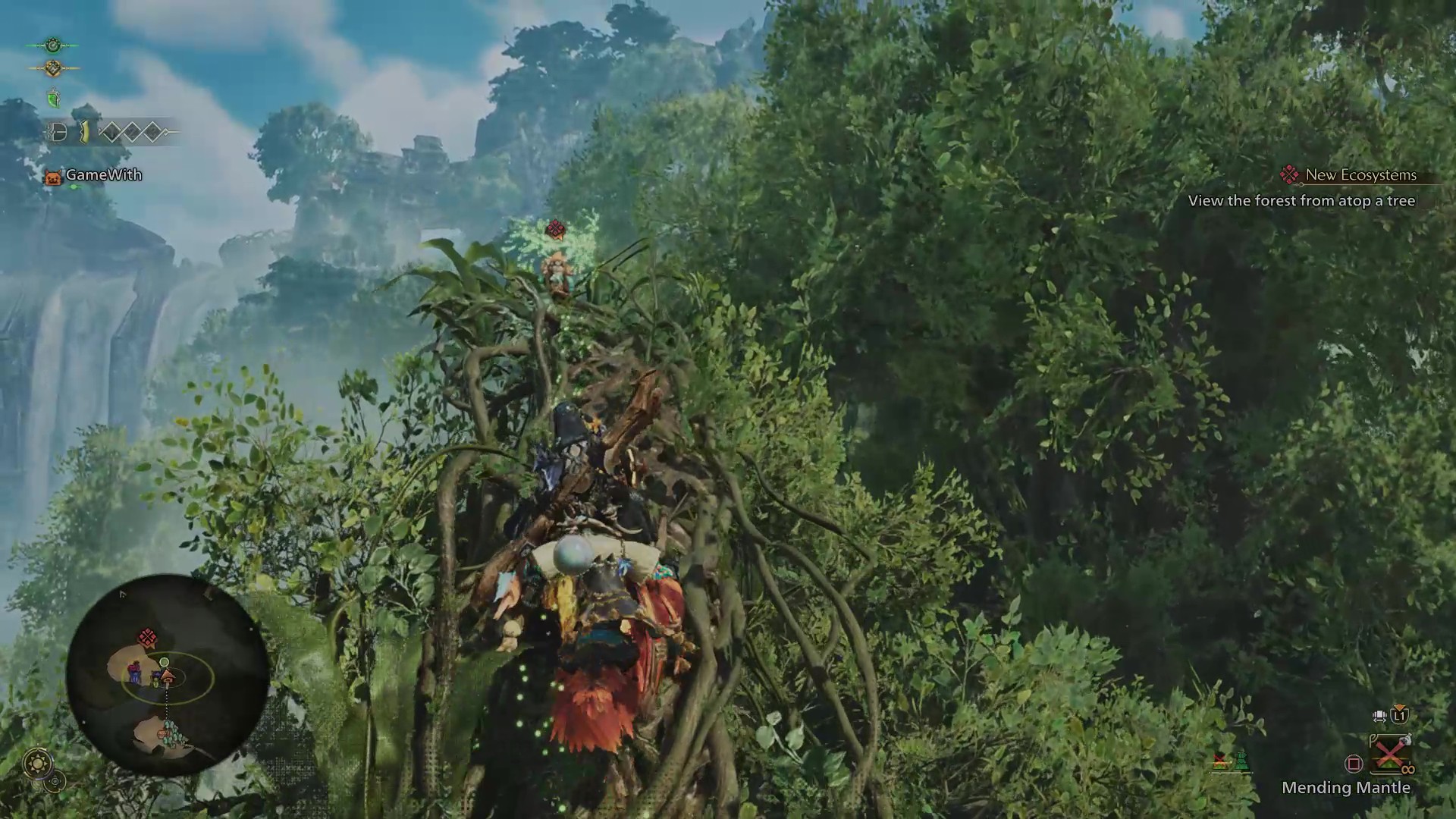Toggle the Square button mantle action
1456x819 pixels.
click(1354, 763)
